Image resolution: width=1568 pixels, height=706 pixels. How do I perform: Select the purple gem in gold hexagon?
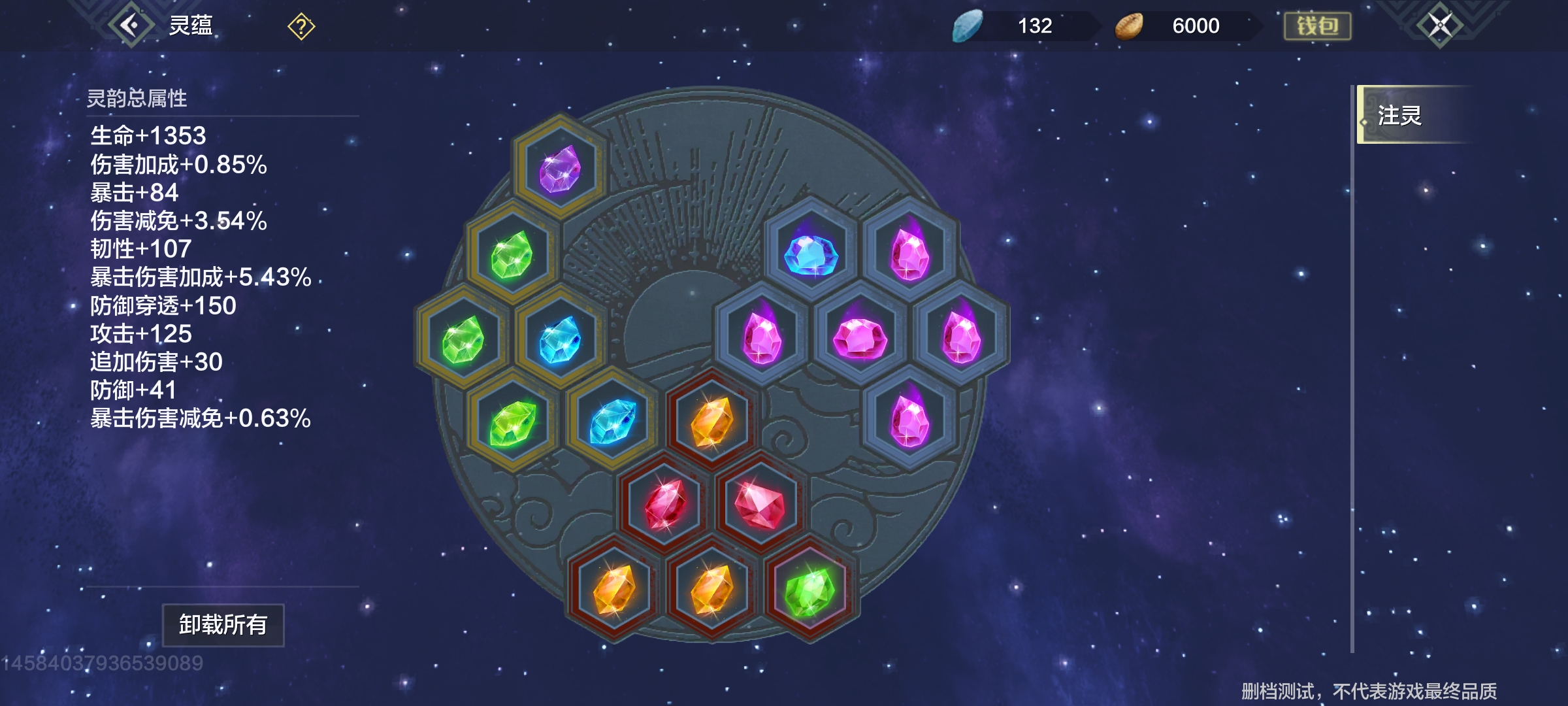pyautogui.click(x=560, y=169)
